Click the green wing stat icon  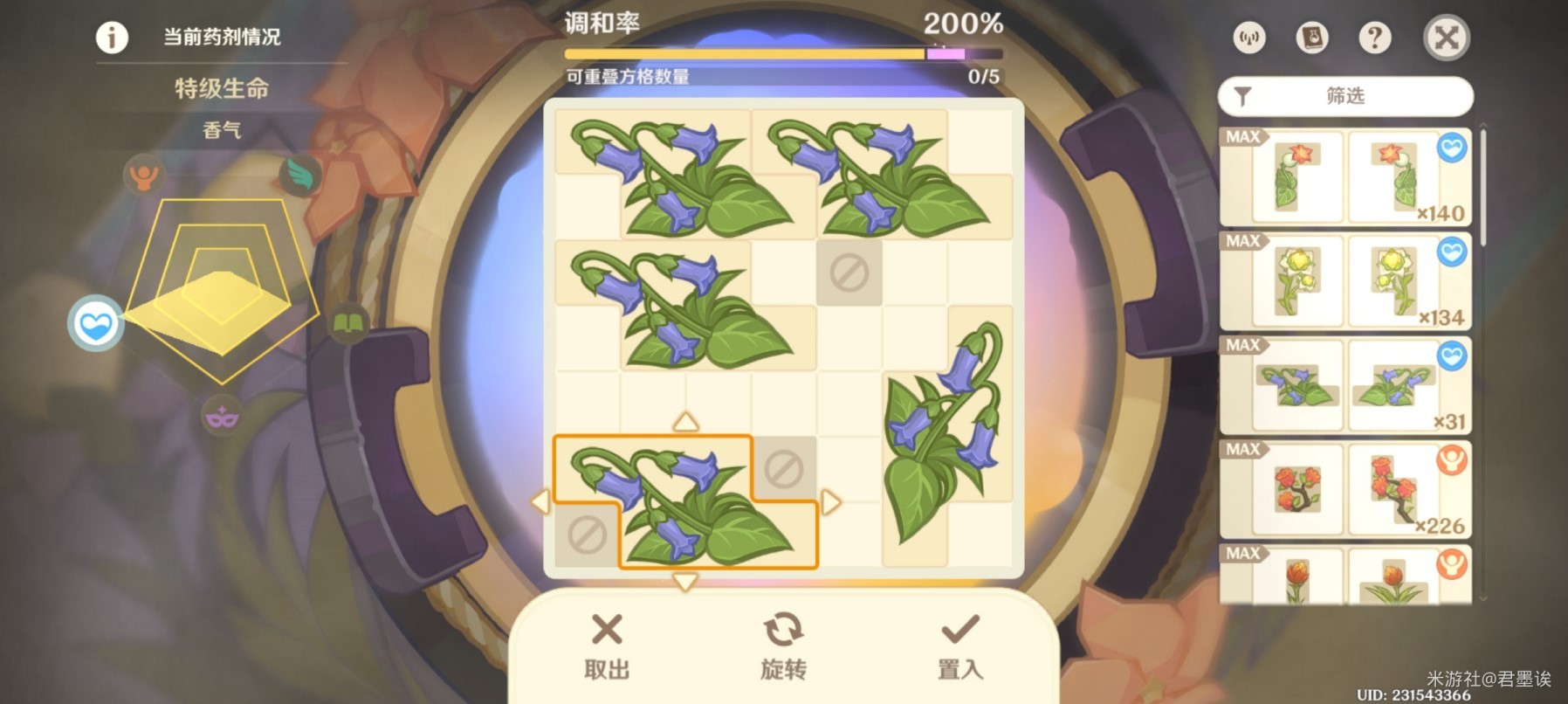[298, 174]
